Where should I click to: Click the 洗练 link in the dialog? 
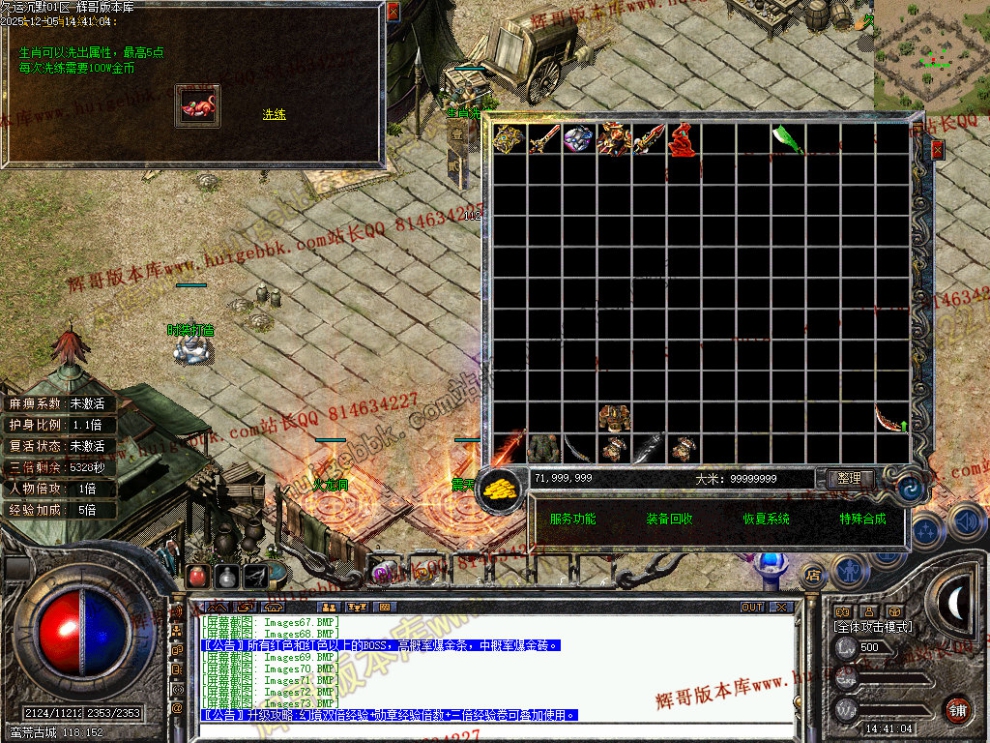click(x=274, y=115)
